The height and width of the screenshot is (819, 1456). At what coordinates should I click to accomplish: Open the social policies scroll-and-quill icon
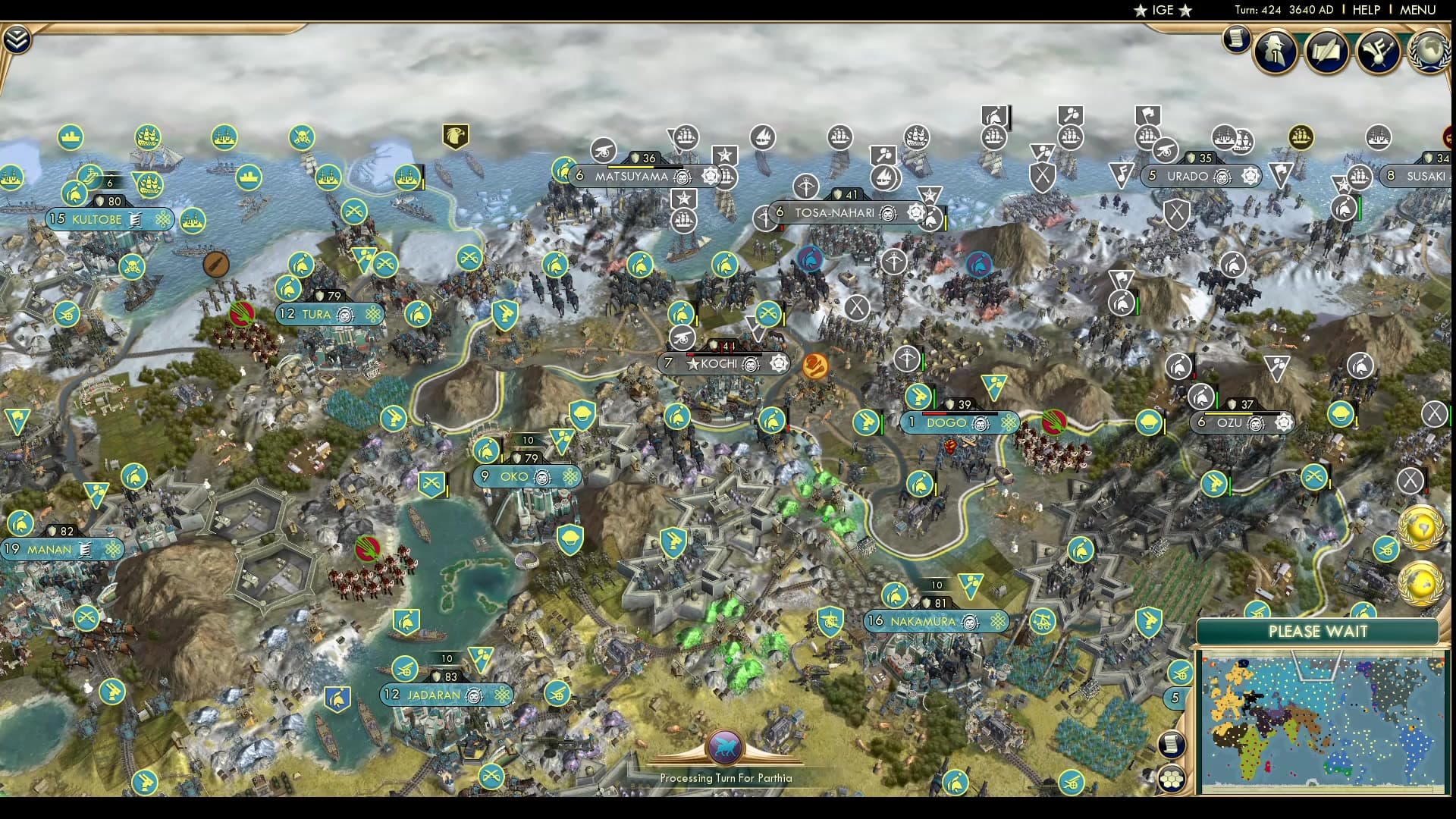tap(1326, 52)
